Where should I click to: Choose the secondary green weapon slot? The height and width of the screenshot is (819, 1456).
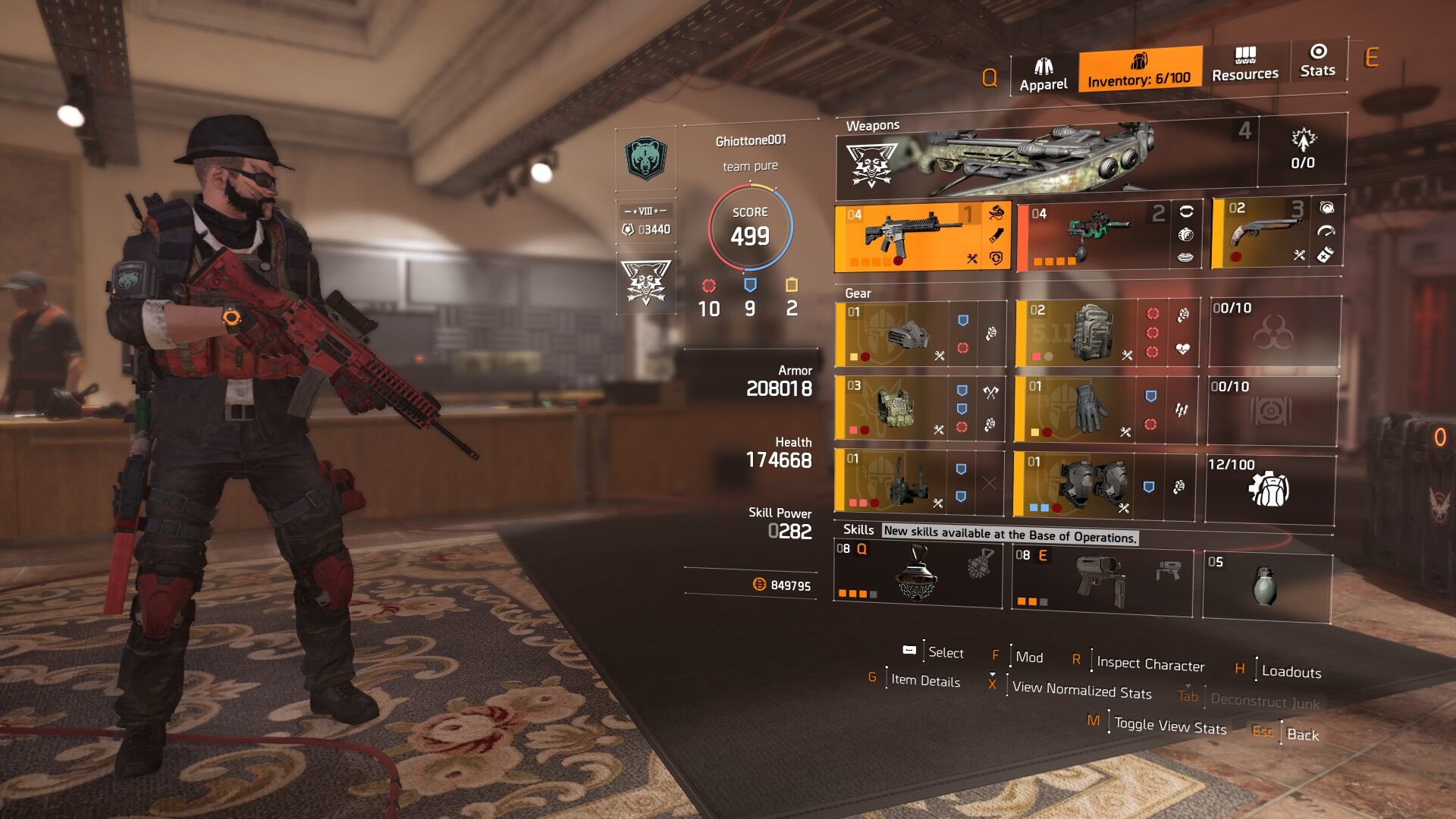pos(1092,236)
